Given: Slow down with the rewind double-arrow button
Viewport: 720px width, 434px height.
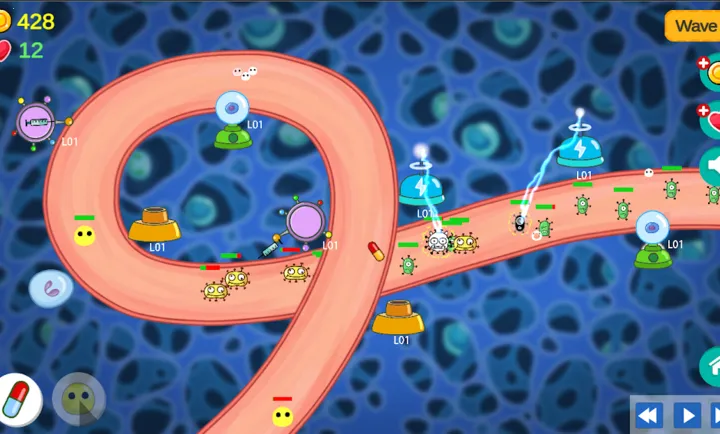Looking at the screenshot, I should coord(648,415).
